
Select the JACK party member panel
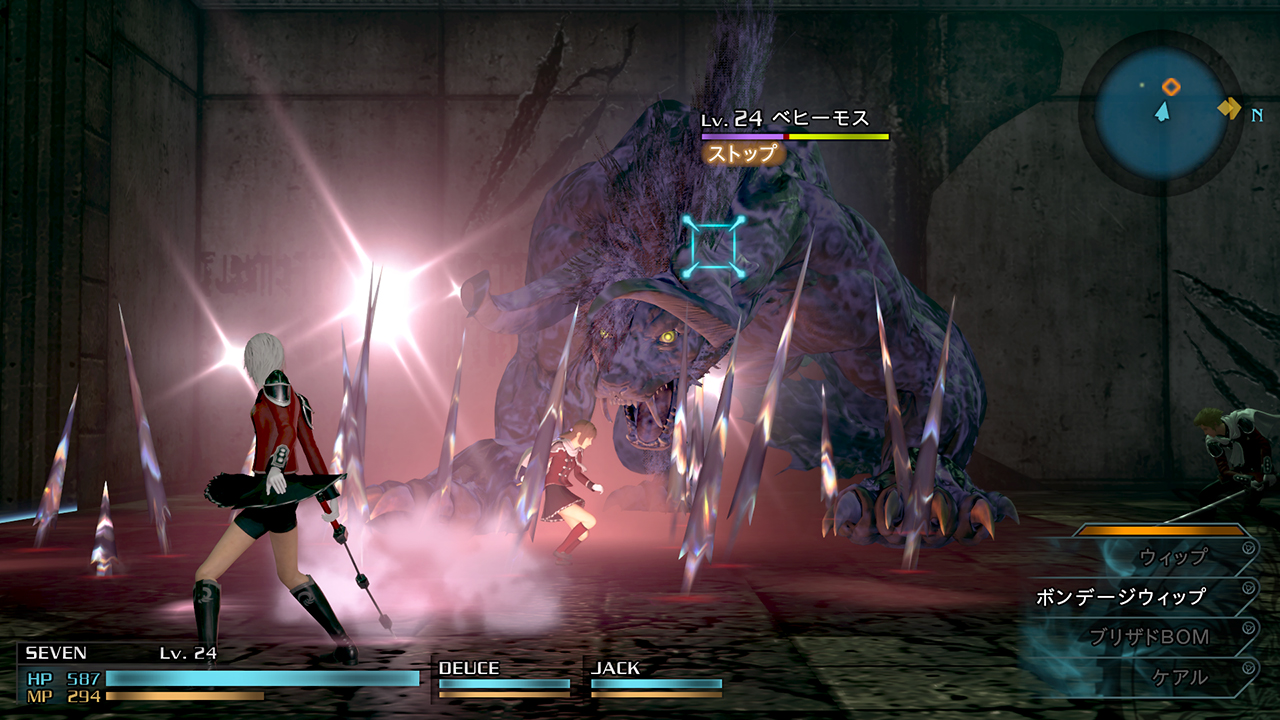pos(655,678)
